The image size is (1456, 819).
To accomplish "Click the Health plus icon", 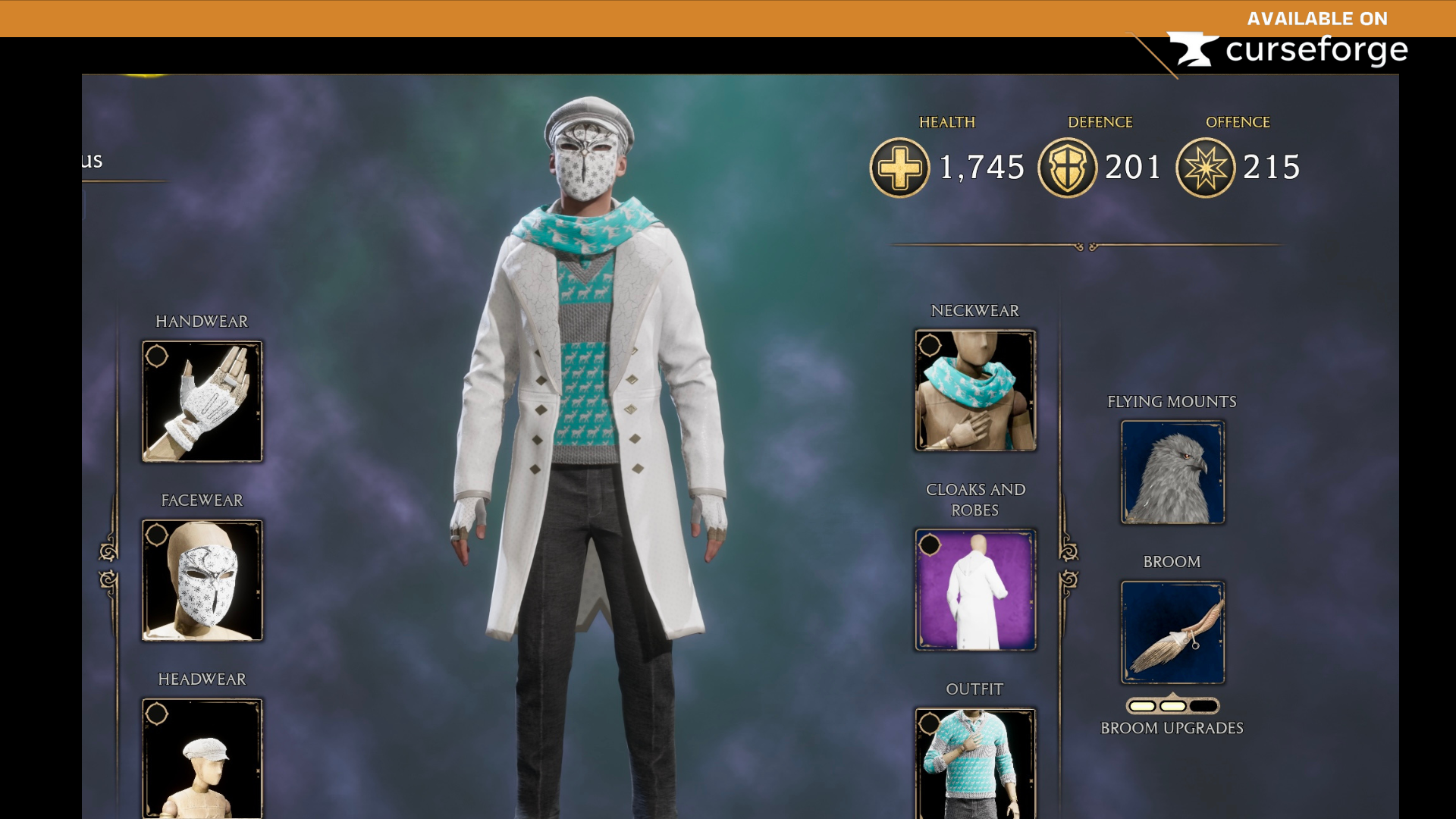I will (899, 168).
